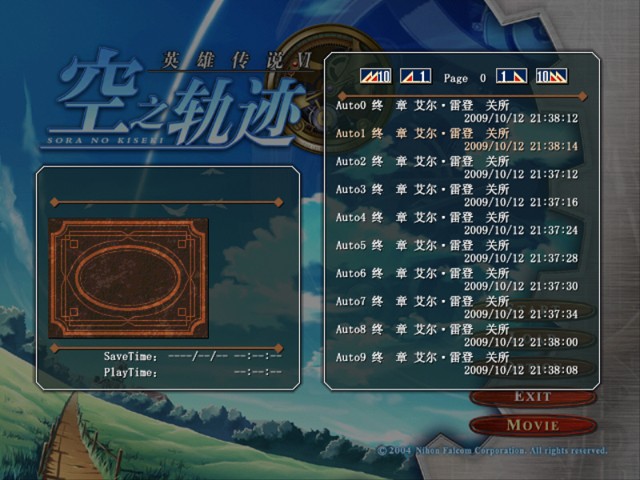Image resolution: width=640 pixels, height=480 pixels.
Task: Open the MOVIE option
Action: pos(532,425)
